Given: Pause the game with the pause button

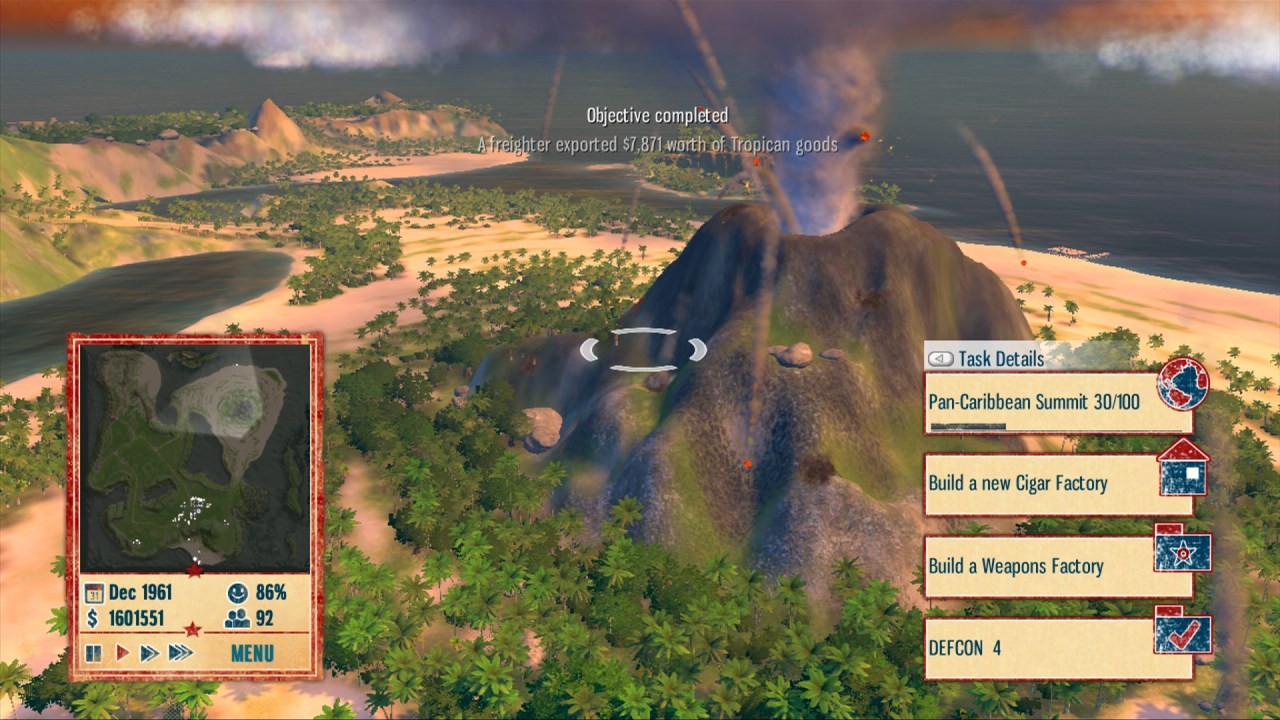Looking at the screenshot, I should (94, 653).
